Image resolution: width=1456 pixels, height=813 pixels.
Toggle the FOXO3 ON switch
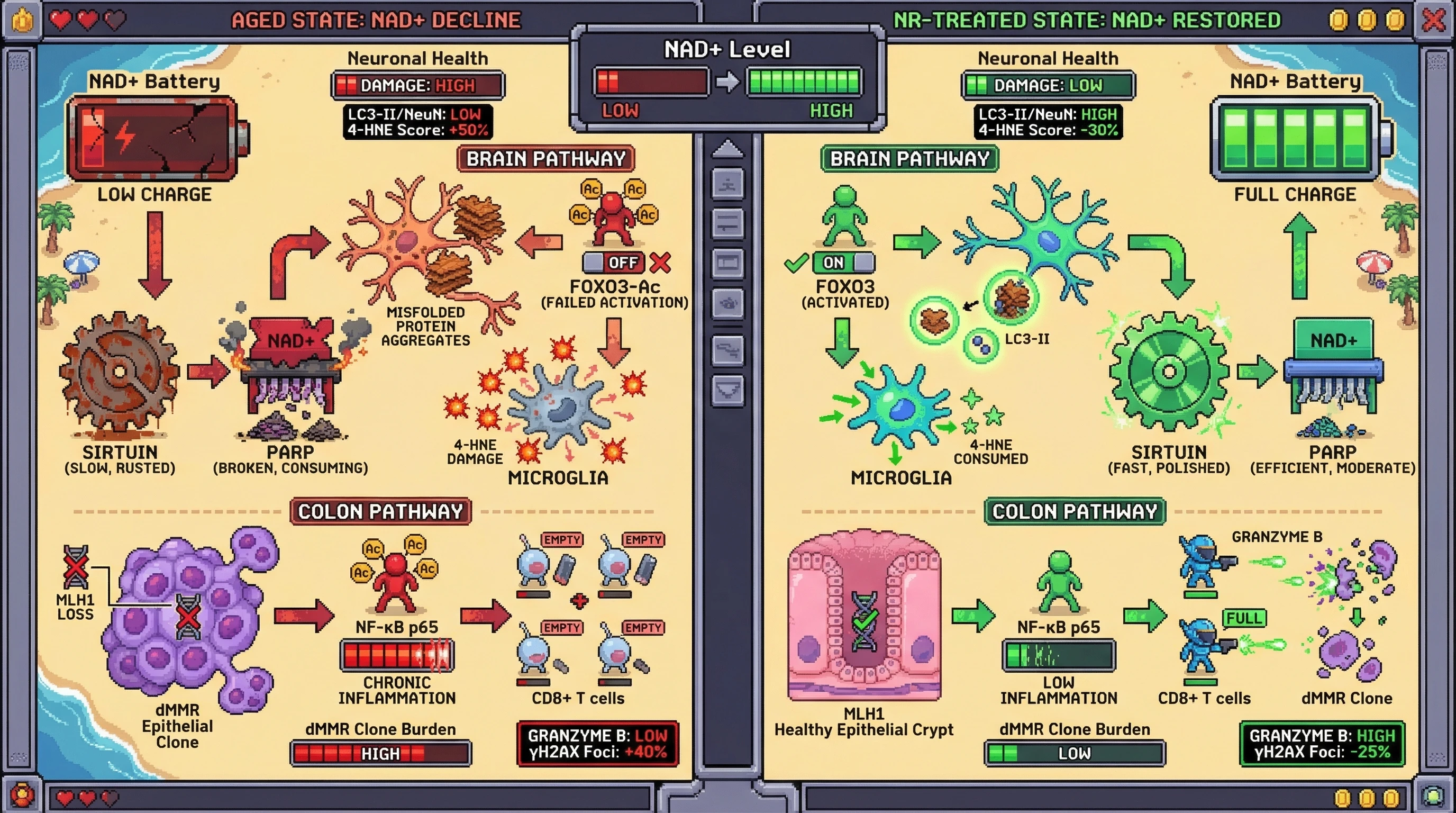[843, 263]
